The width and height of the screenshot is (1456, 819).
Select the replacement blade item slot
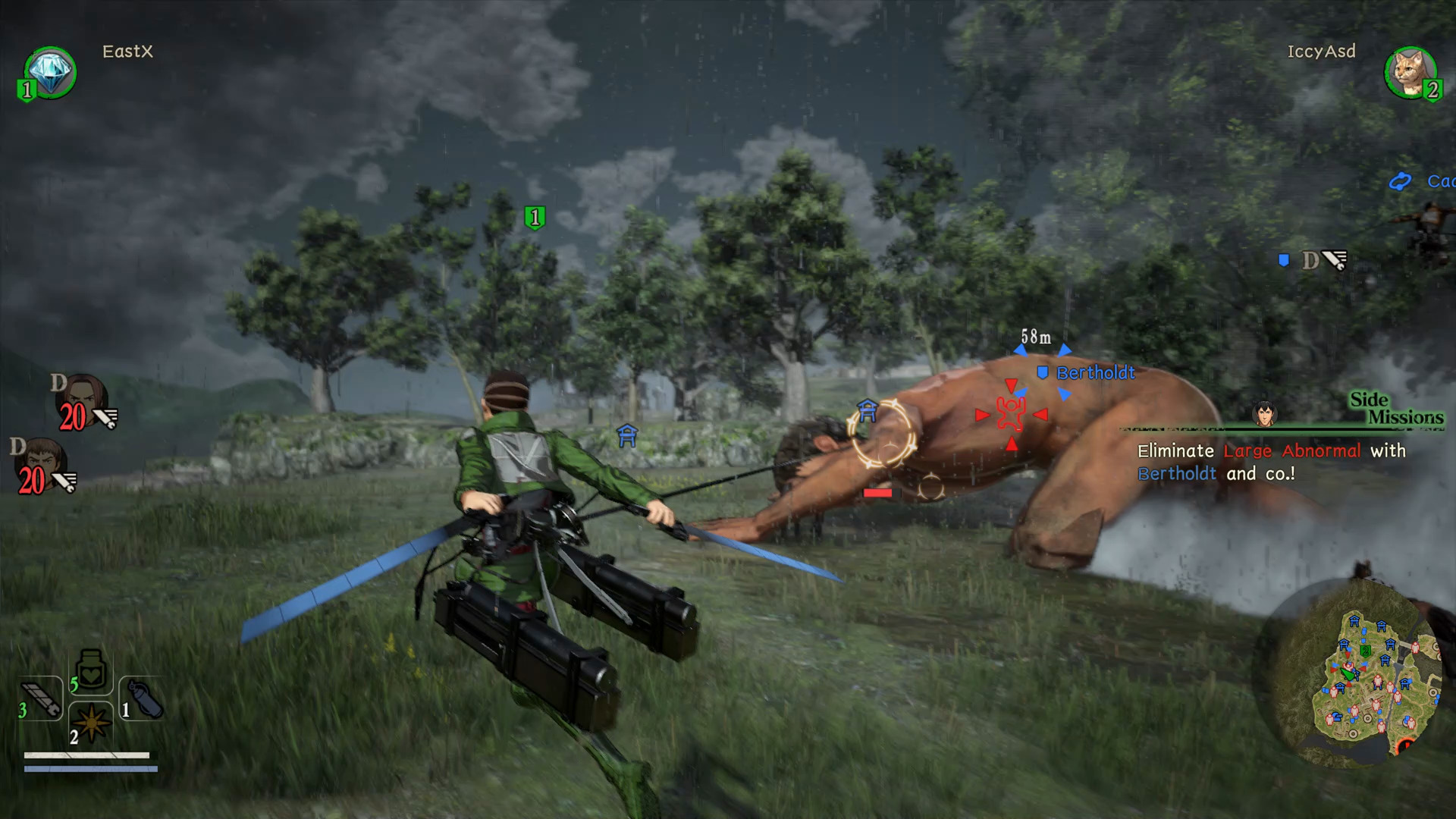click(x=42, y=698)
